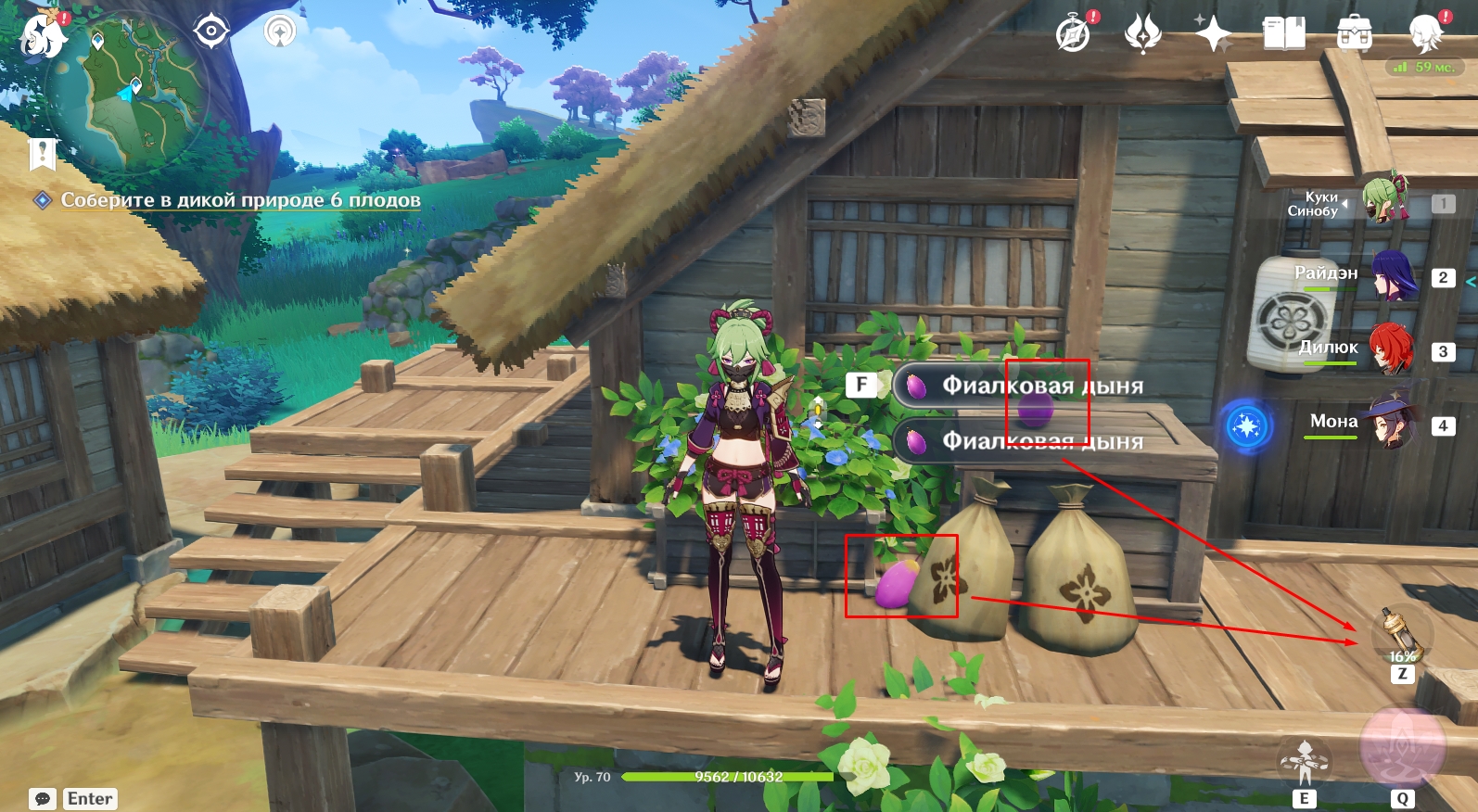
Task: Switch to party member Дилюк
Action: tap(1390, 349)
